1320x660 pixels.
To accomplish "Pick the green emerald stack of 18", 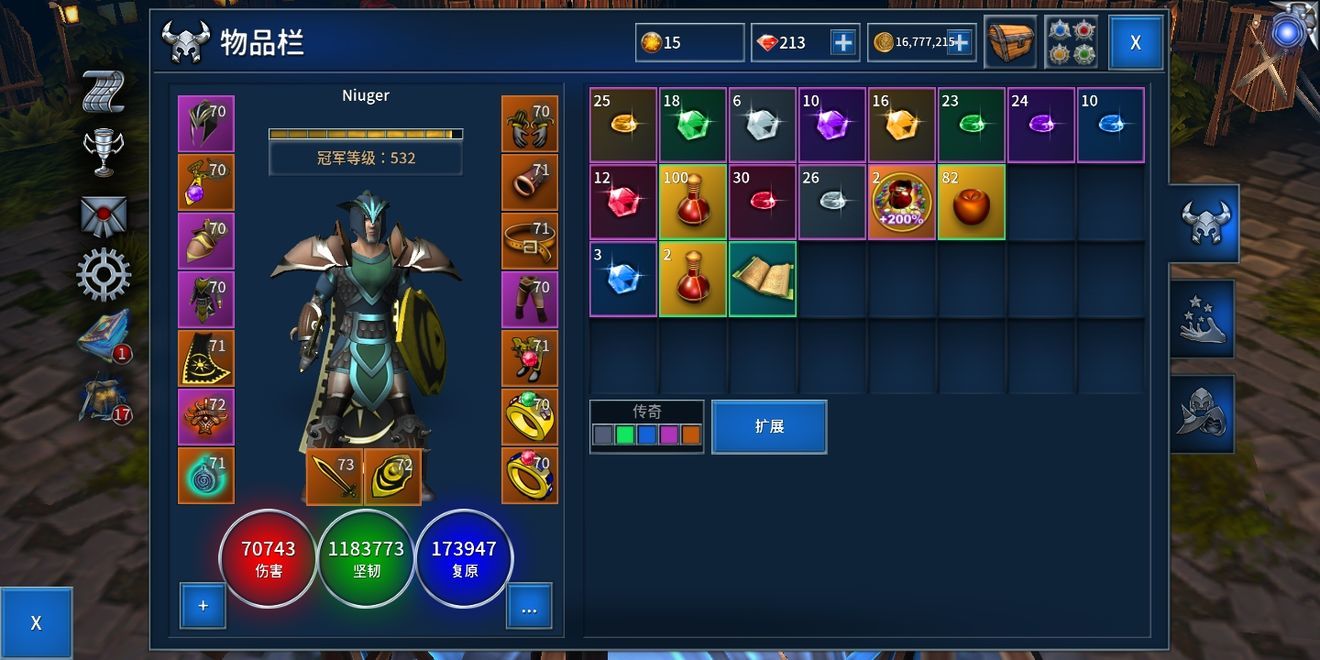I will pos(693,125).
